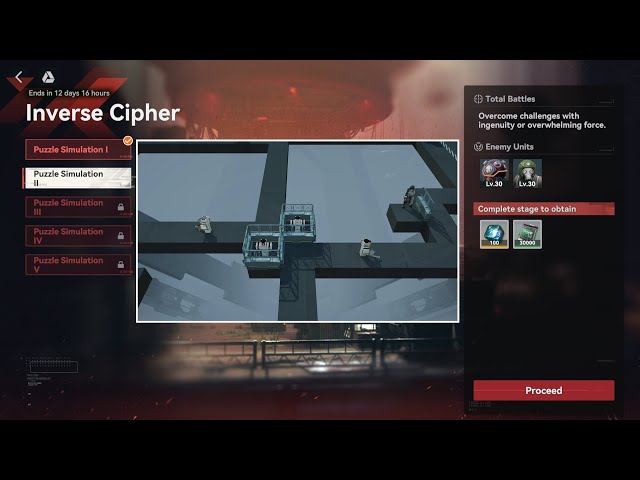The height and width of the screenshot is (480, 640).
Task: Go back using the arrow button
Action: [19, 77]
